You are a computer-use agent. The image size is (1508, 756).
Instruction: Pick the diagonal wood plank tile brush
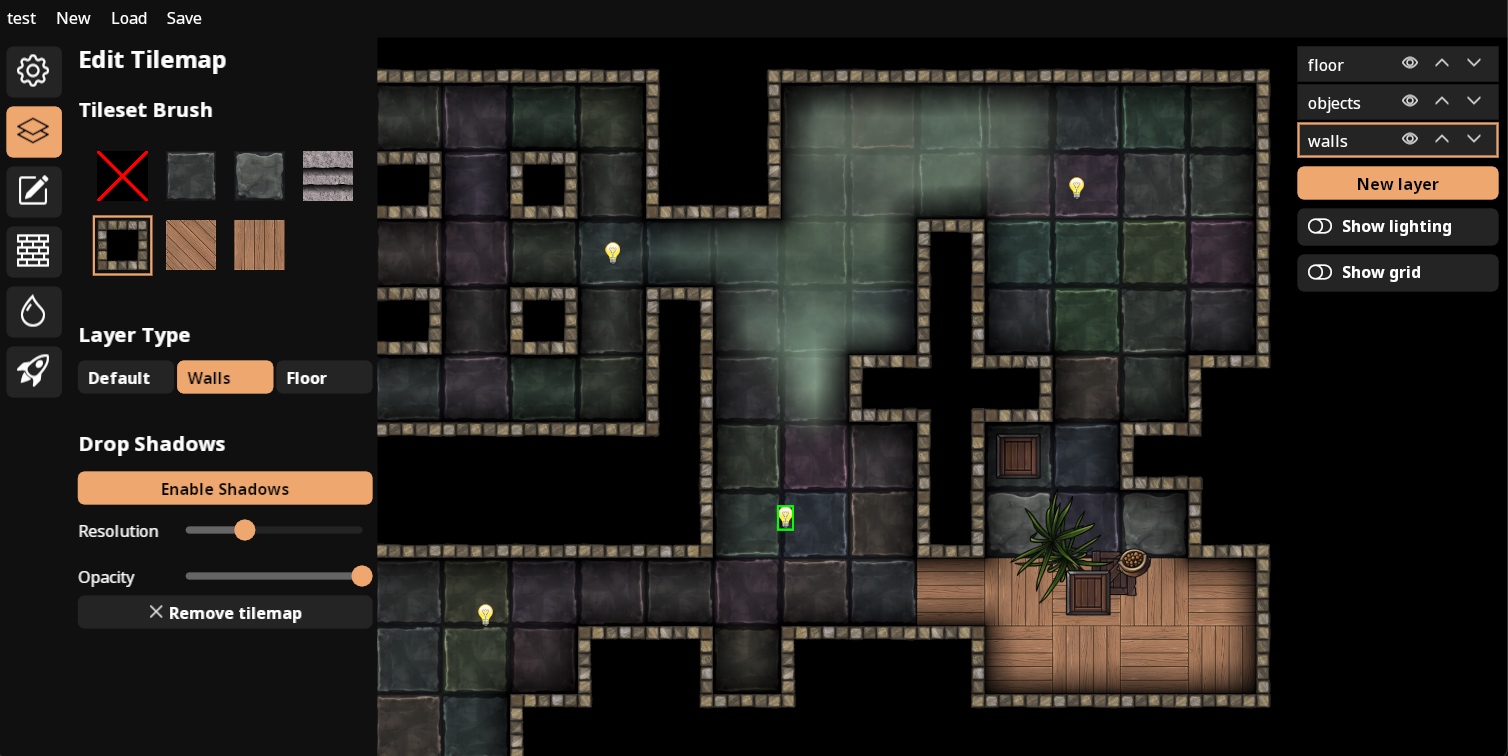point(190,245)
